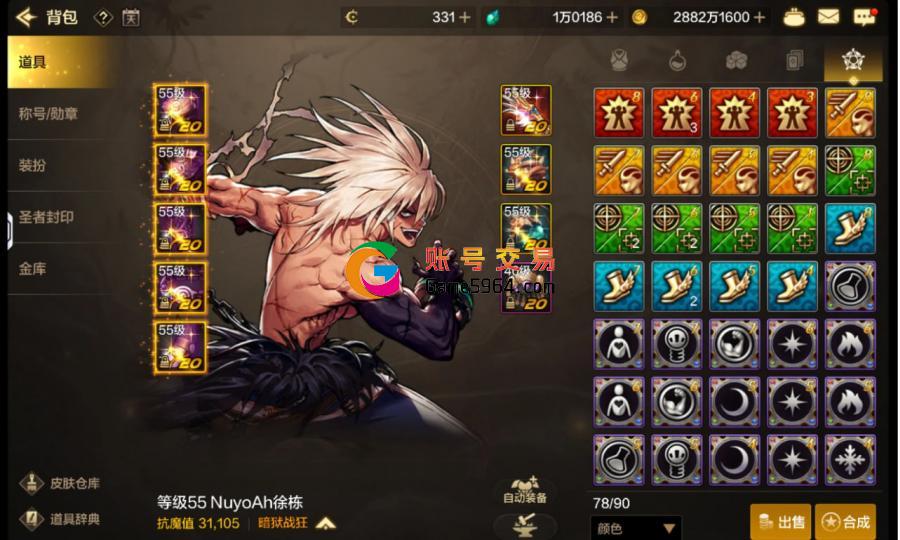This screenshot has height=540, width=900.
Task: Open the question mark help icon
Action: [103, 17]
